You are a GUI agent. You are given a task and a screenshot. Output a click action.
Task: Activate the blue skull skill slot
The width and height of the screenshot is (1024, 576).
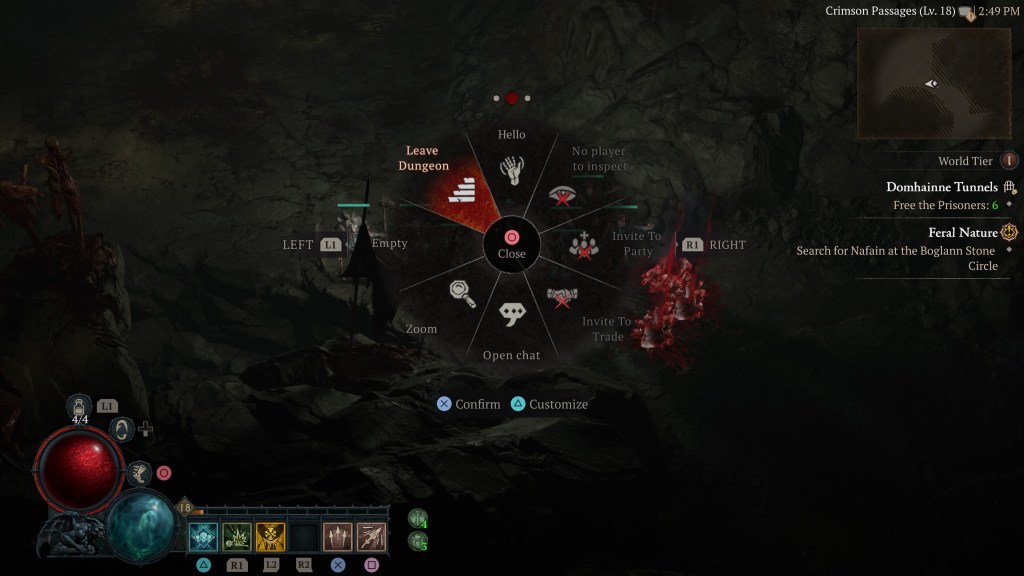[204, 537]
